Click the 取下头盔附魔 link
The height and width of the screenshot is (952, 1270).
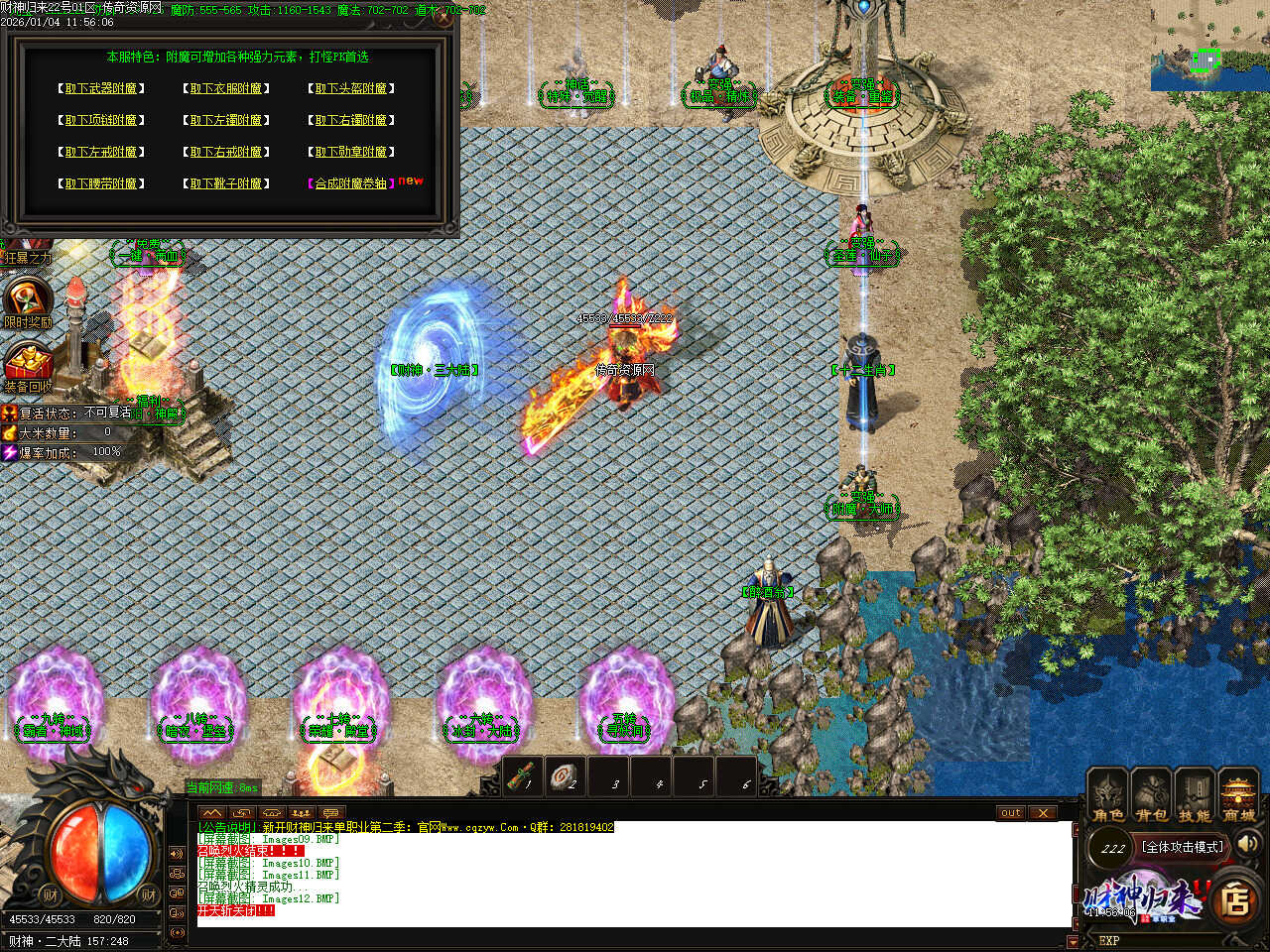351,89
